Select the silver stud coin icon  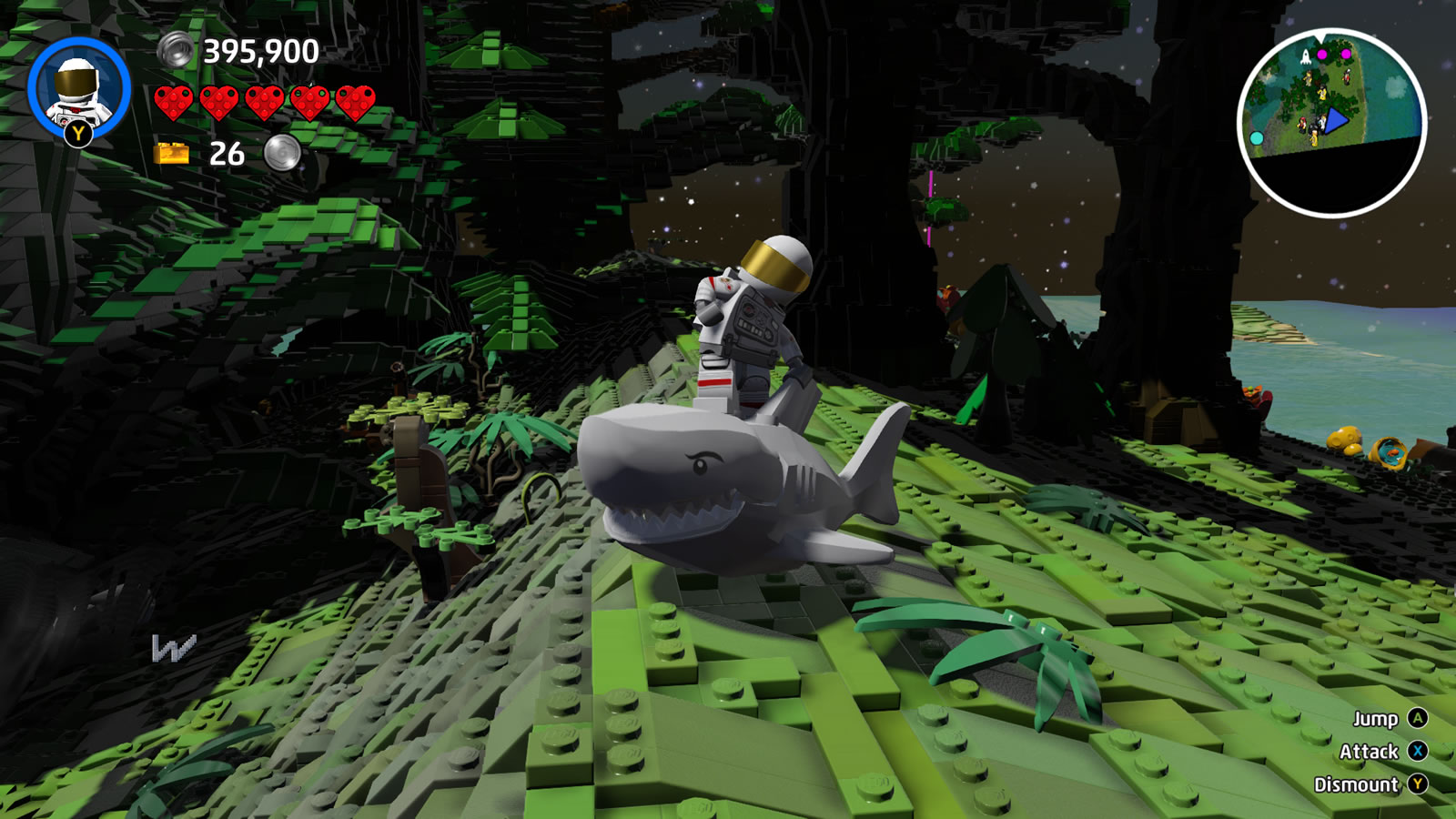[174, 50]
